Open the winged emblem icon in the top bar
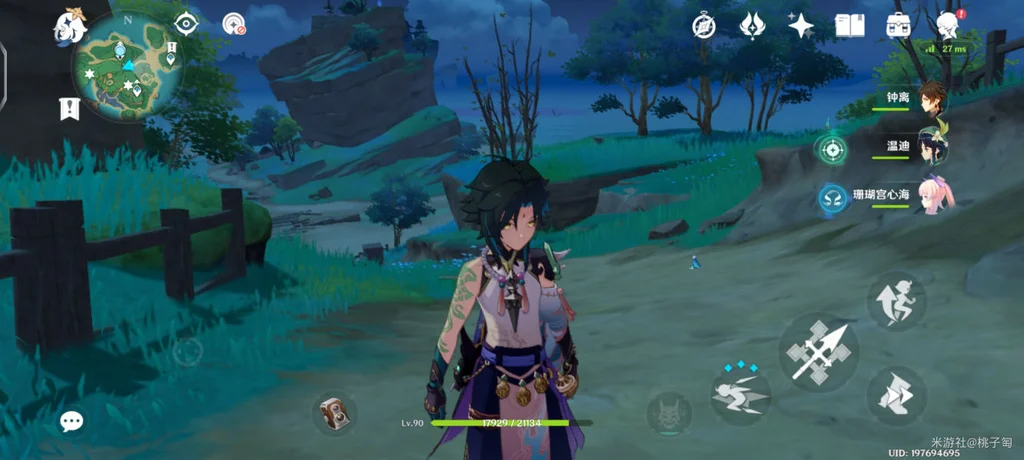This screenshot has width=1024, height=460. click(x=752, y=26)
